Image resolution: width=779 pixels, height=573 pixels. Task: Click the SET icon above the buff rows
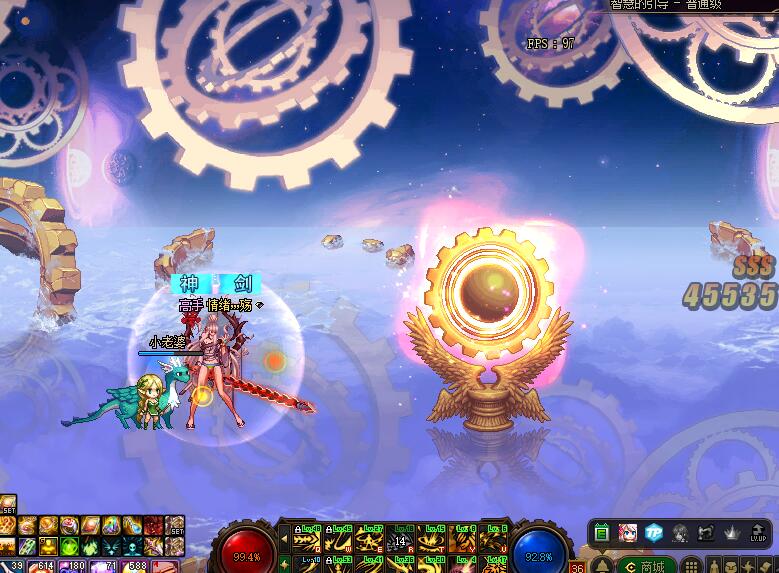7,504
